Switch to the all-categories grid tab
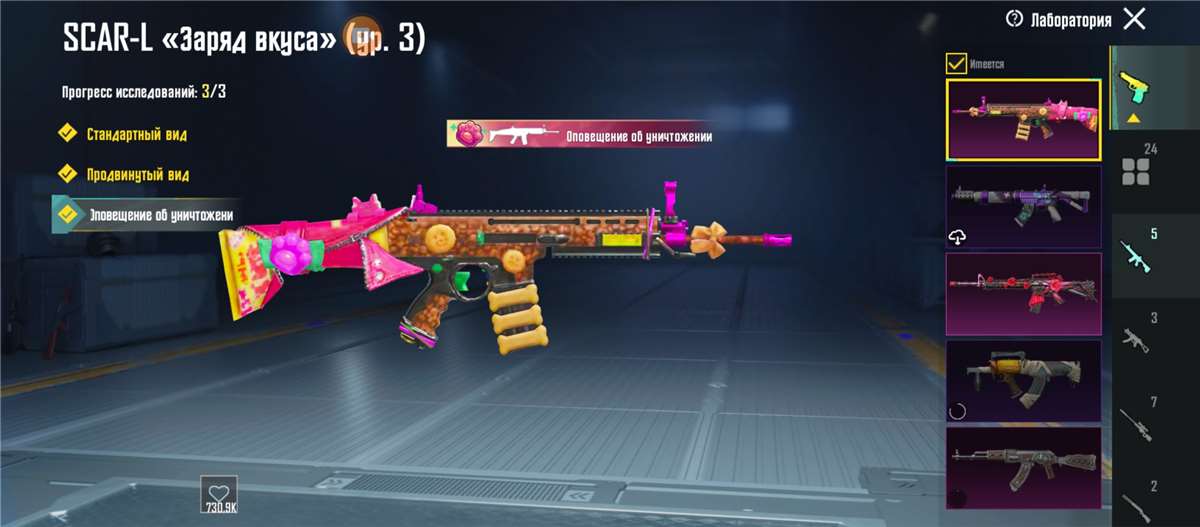Screen dimensions: 1200x527 (1137, 170)
